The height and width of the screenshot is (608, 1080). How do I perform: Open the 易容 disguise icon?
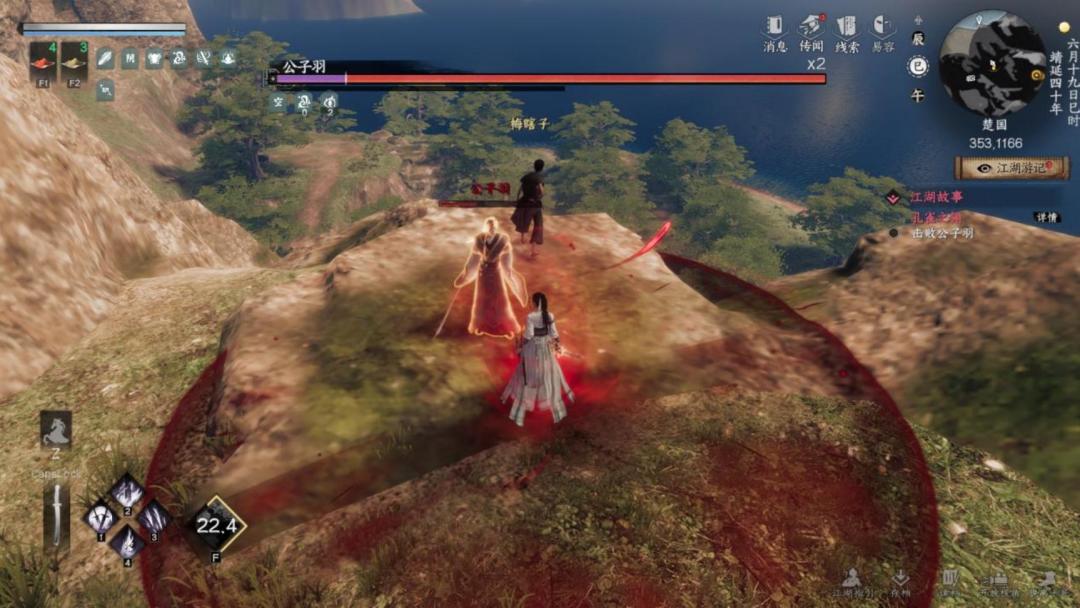tap(883, 27)
